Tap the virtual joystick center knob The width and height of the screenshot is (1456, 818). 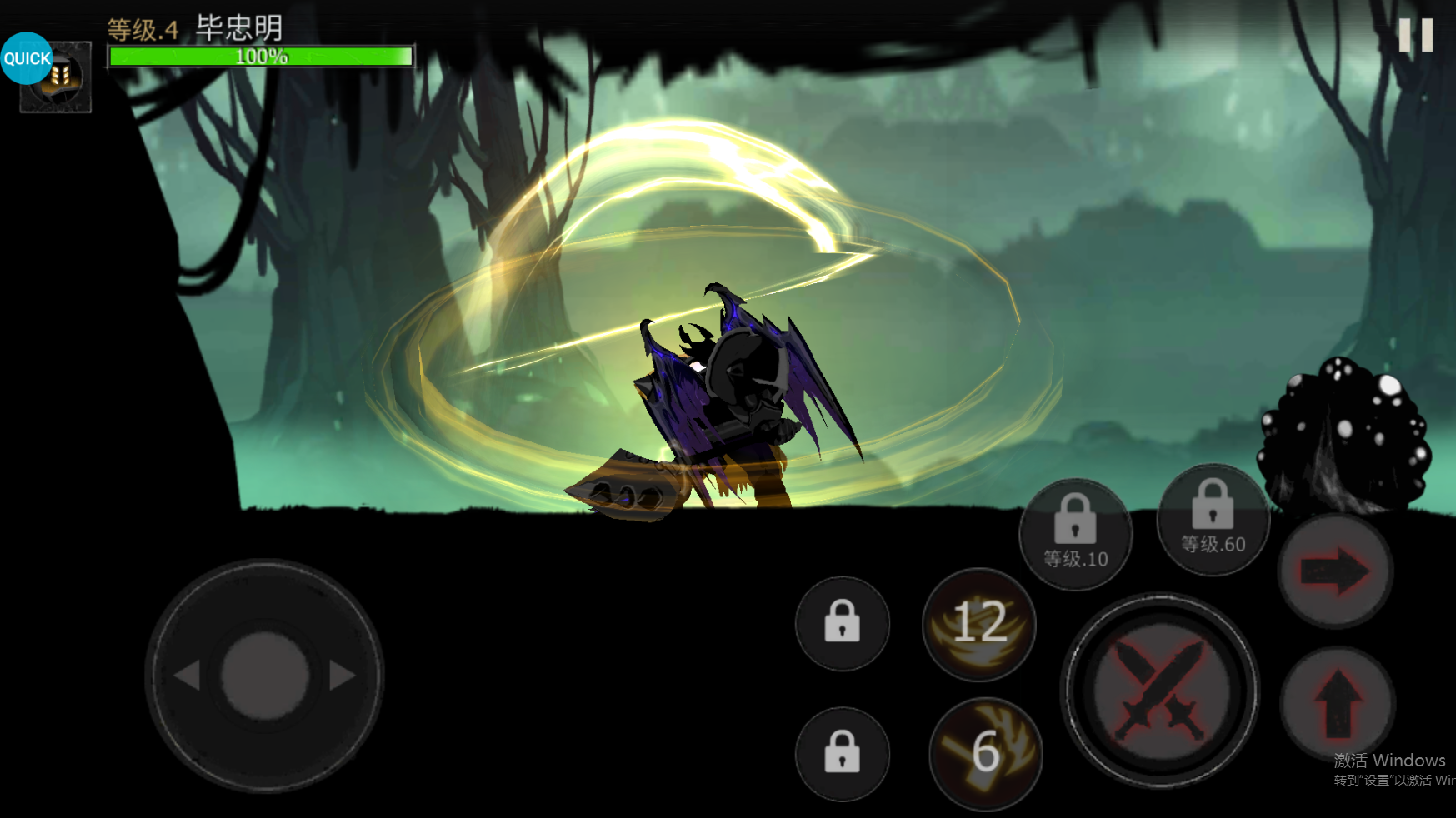coord(265,675)
